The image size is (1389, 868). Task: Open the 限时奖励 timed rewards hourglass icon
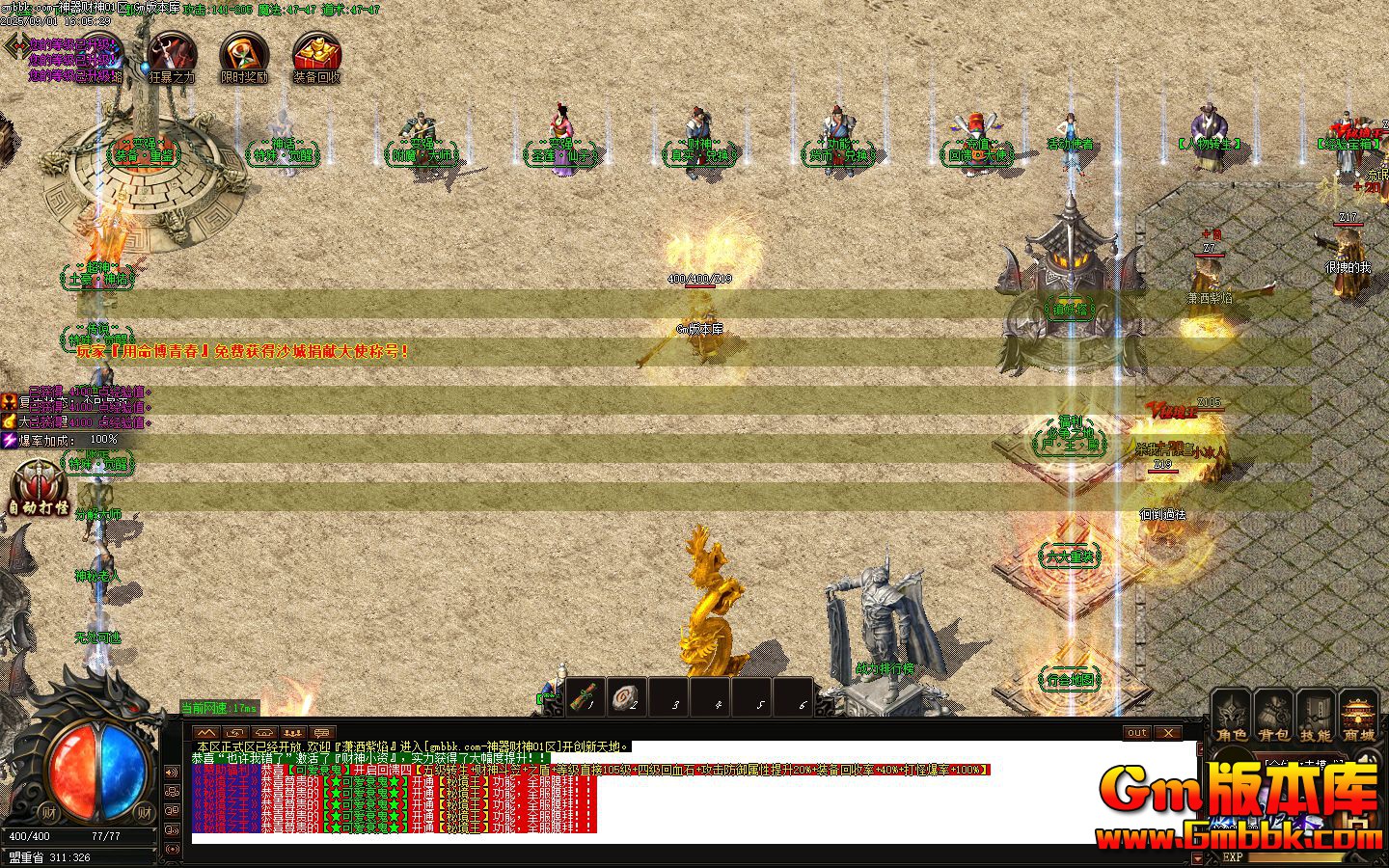click(242, 55)
